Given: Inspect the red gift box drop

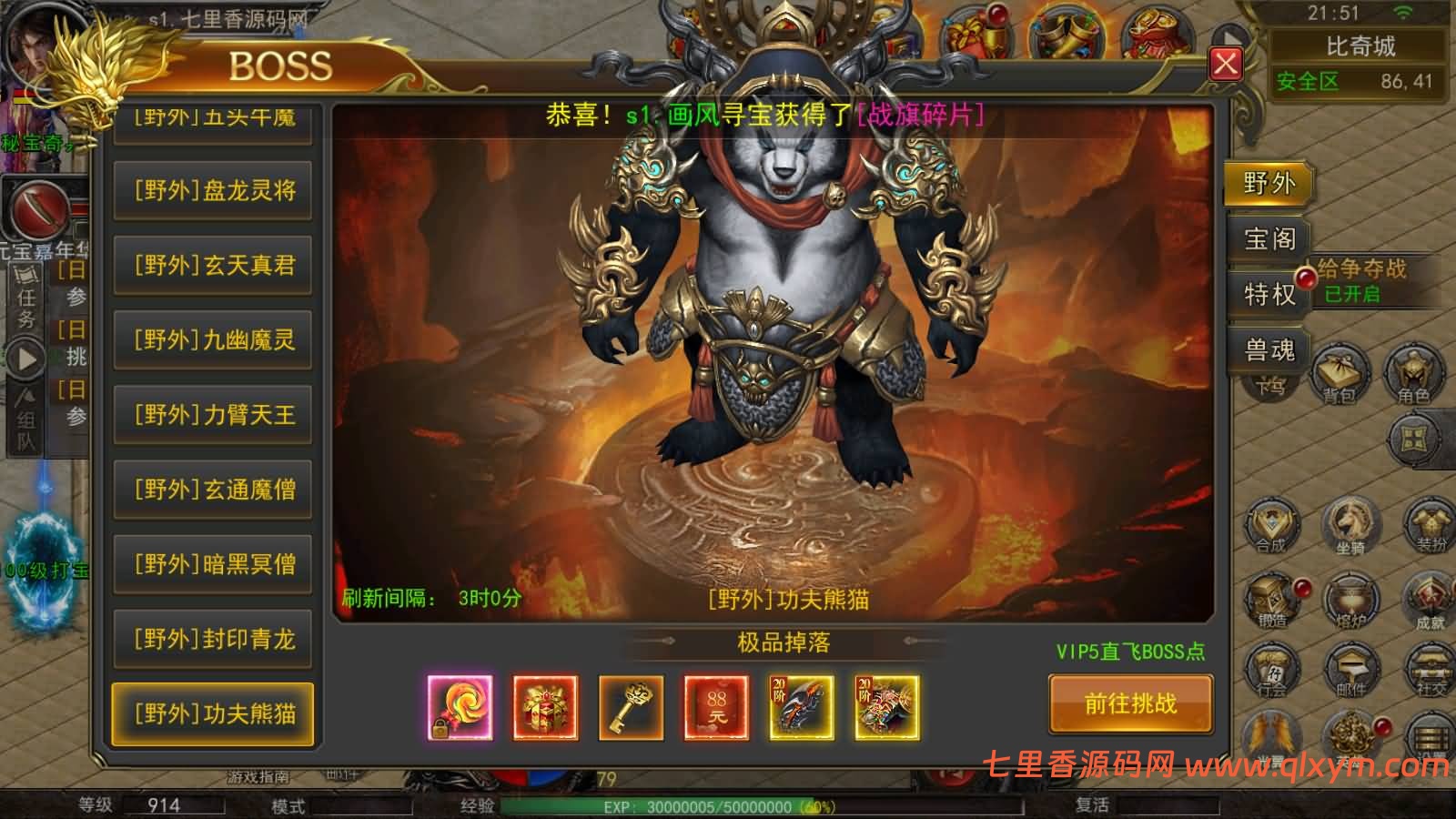Looking at the screenshot, I should pyautogui.click(x=545, y=707).
